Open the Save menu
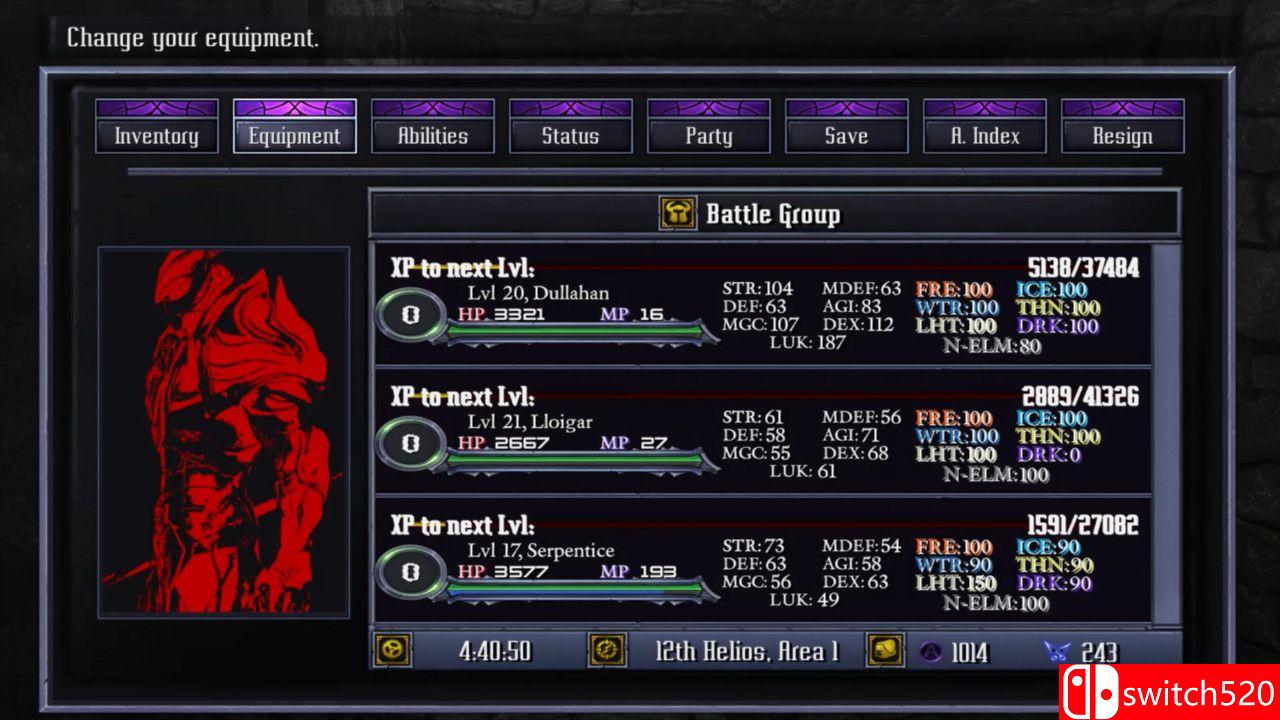 [x=846, y=136]
